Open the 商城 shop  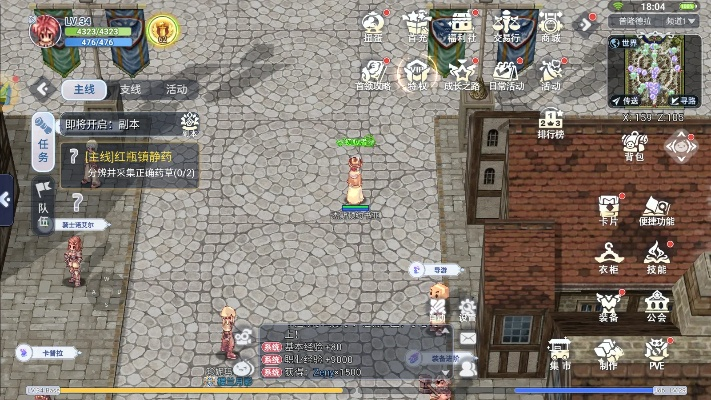(550, 26)
